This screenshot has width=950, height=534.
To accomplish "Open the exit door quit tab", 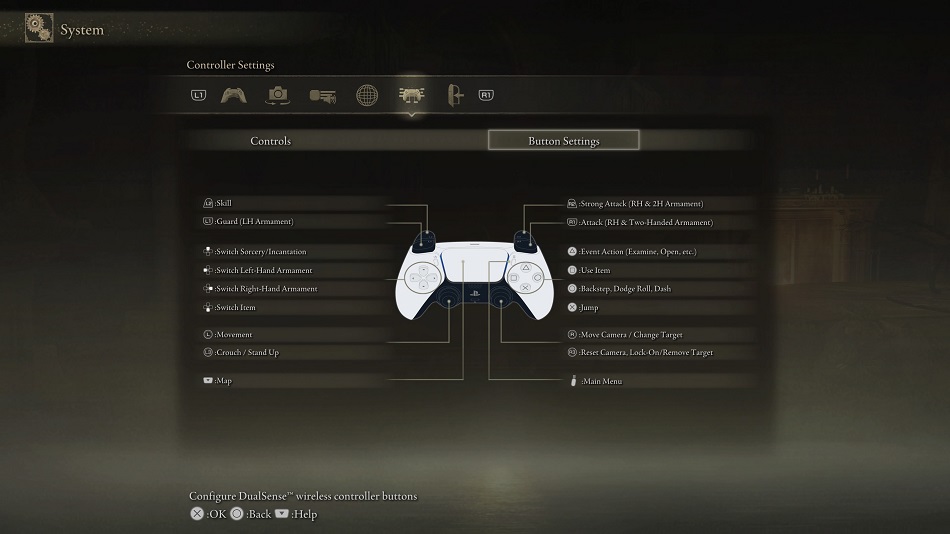I will coord(455,95).
